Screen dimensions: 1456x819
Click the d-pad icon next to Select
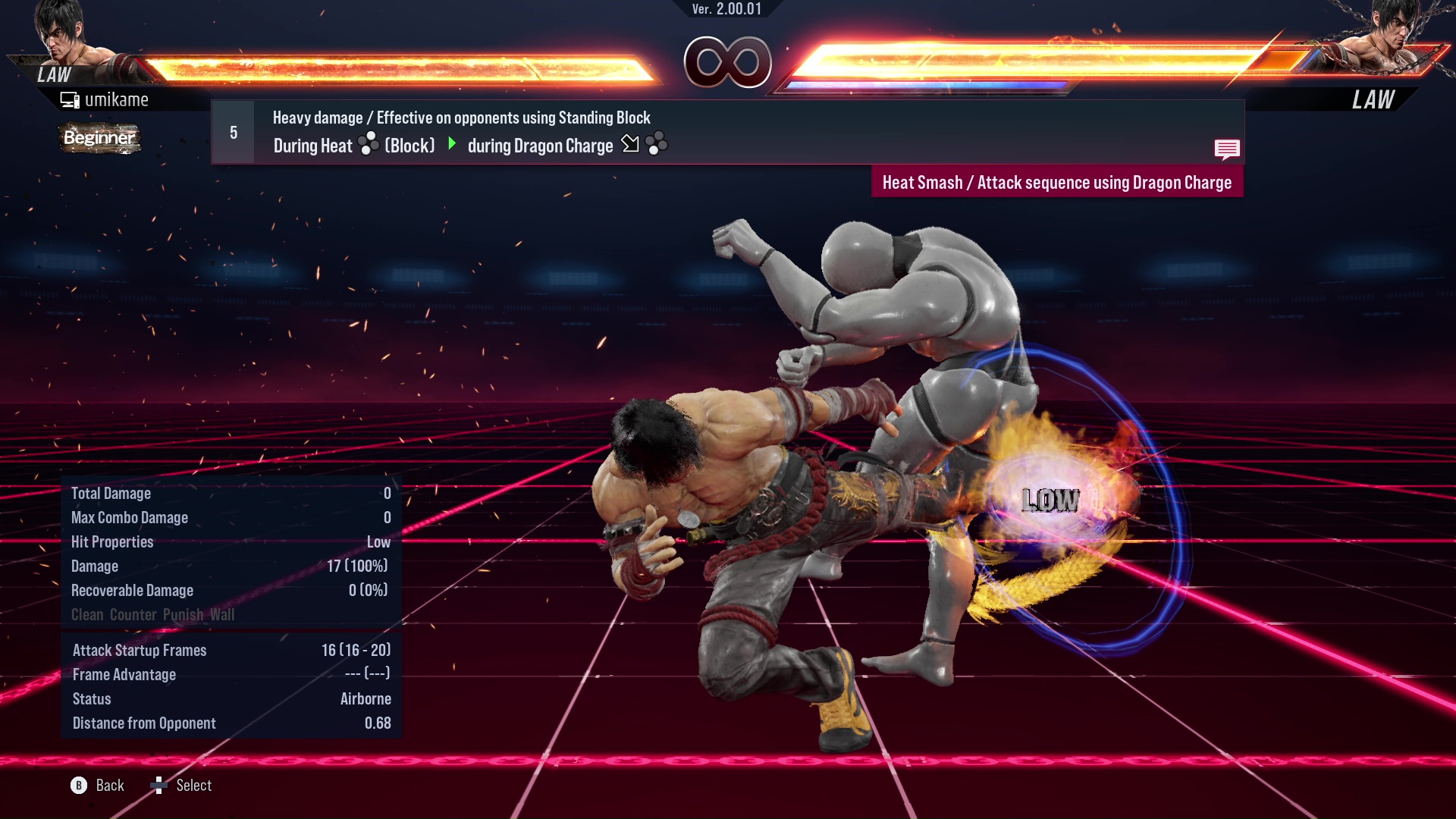tap(160, 786)
